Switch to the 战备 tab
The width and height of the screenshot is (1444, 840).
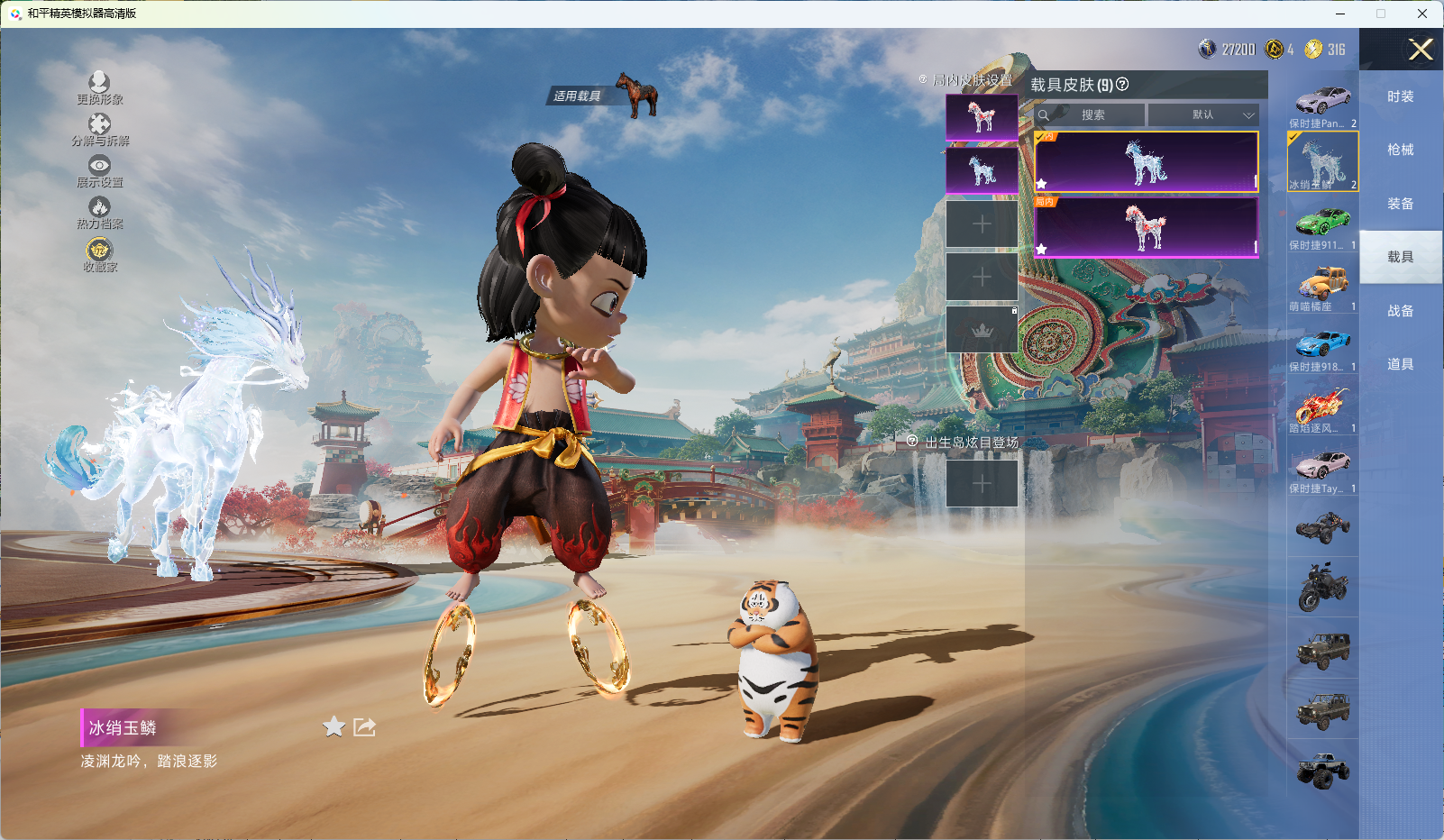[x=1400, y=311]
